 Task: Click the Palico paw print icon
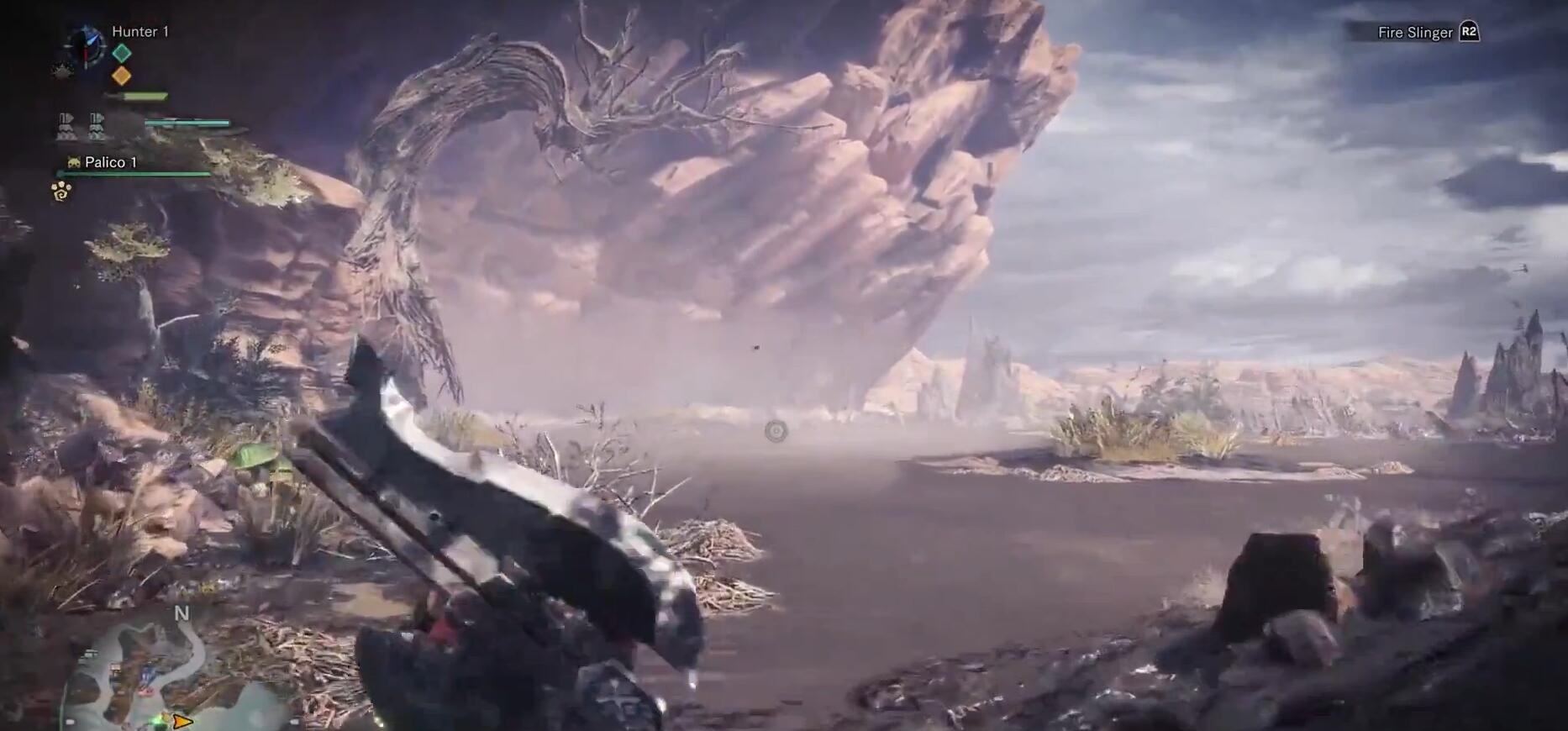(61, 192)
